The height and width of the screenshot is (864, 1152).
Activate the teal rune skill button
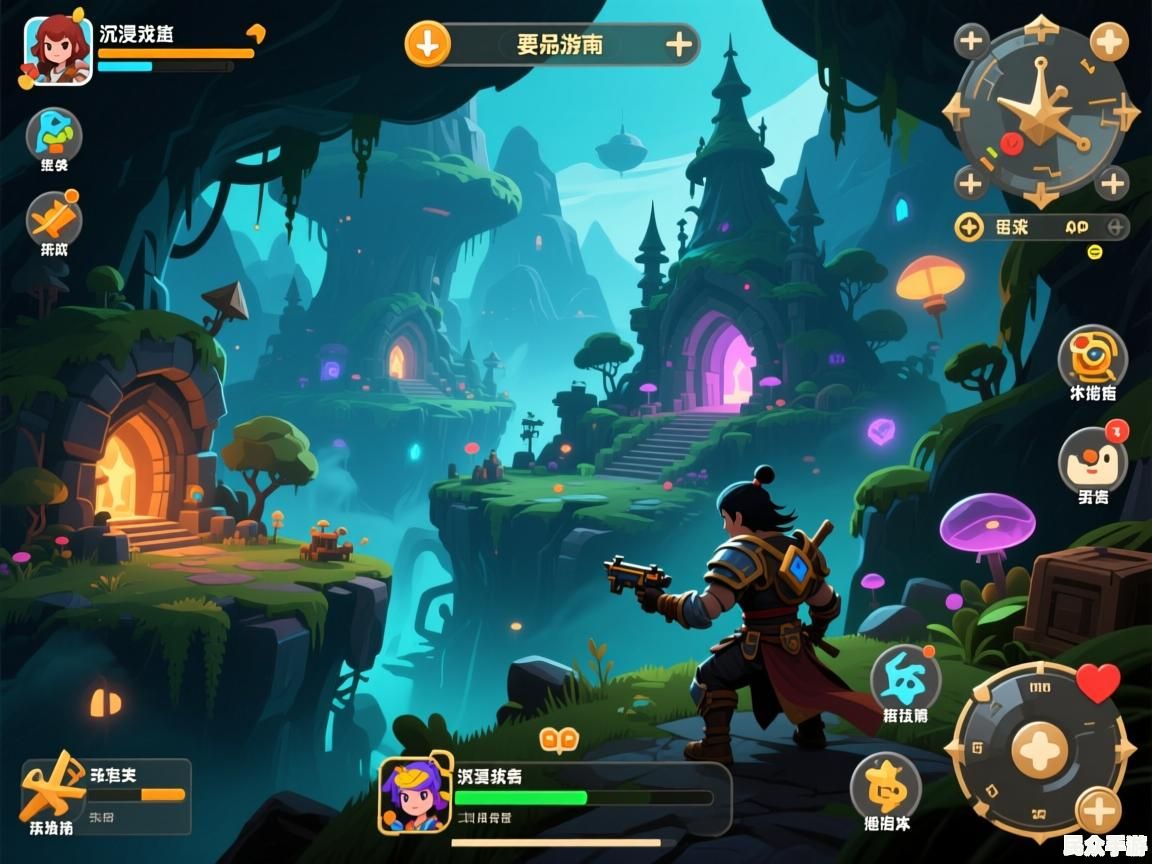[x=905, y=679]
